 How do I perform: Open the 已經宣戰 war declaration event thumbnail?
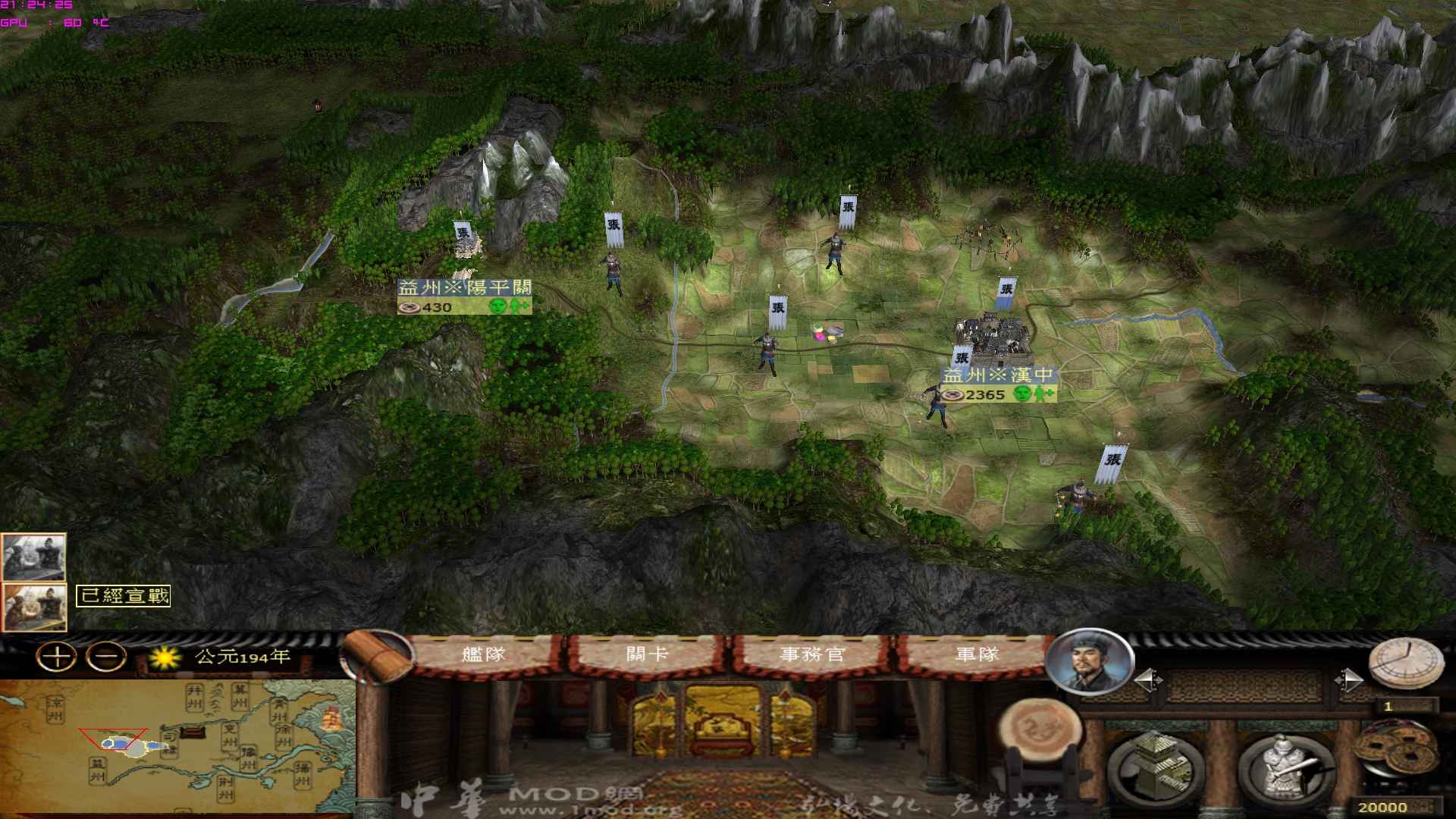click(34, 607)
